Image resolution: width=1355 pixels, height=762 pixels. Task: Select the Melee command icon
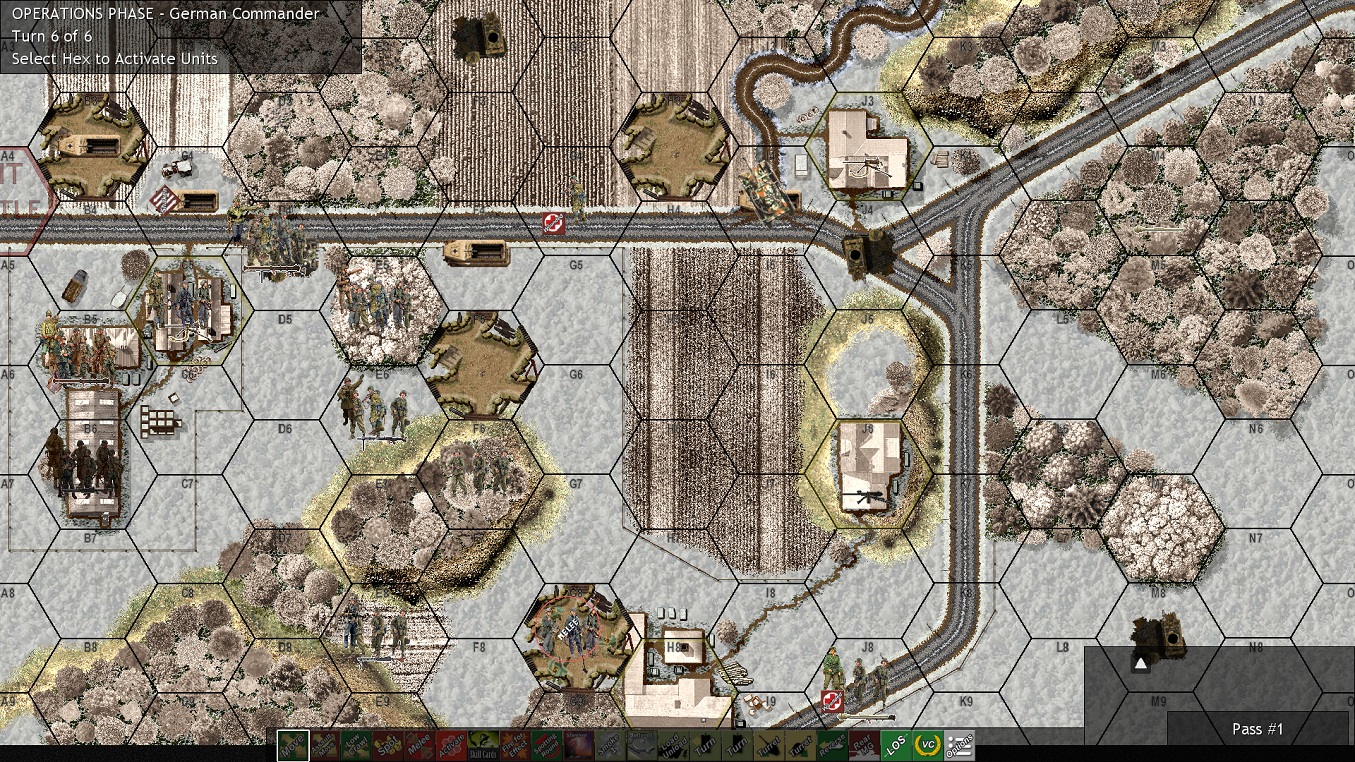419,745
